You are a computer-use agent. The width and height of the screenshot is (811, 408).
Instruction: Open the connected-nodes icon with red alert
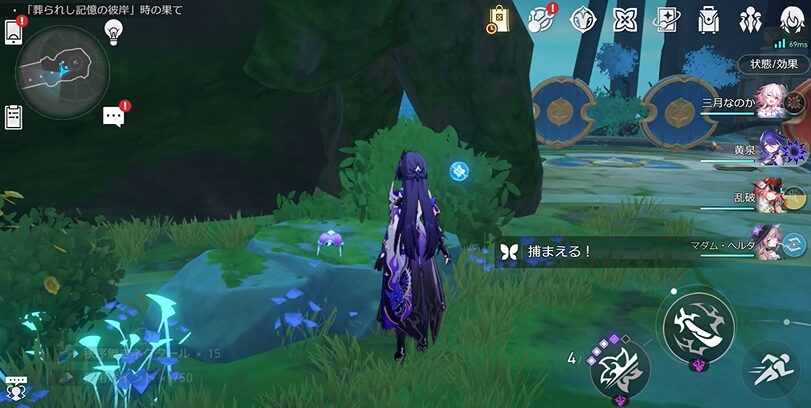541,19
